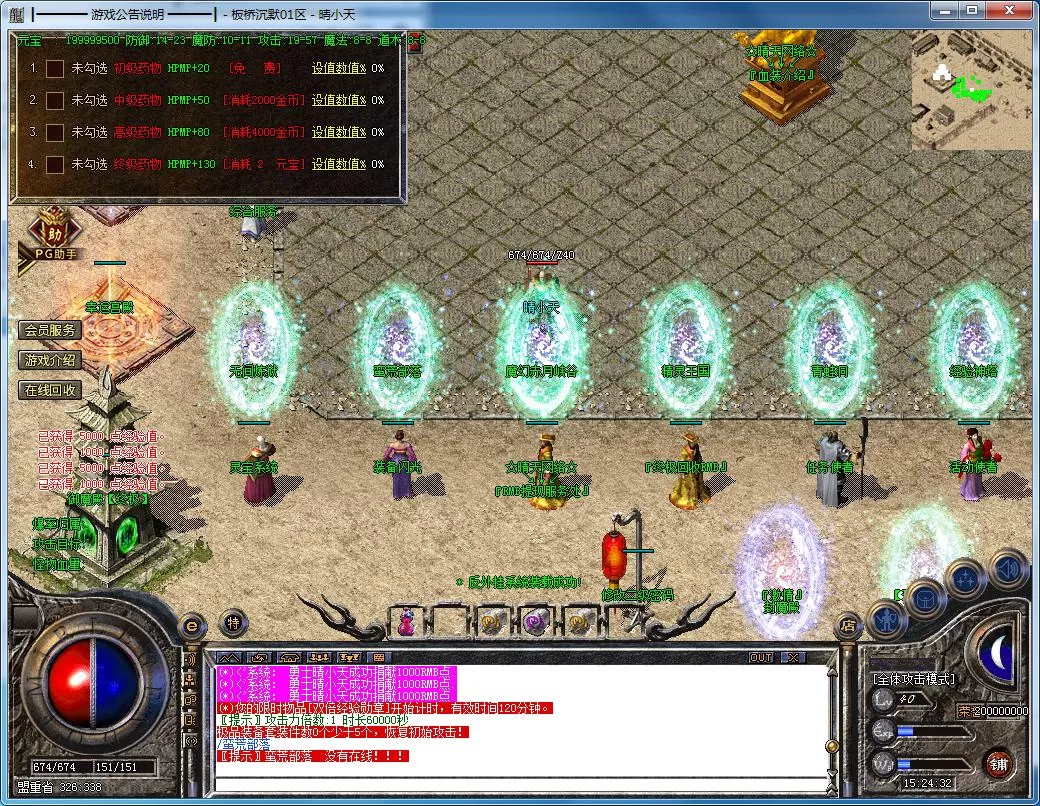
Task: Tick the 中级药物 checkbox in row 2
Action: click(55, 101)
